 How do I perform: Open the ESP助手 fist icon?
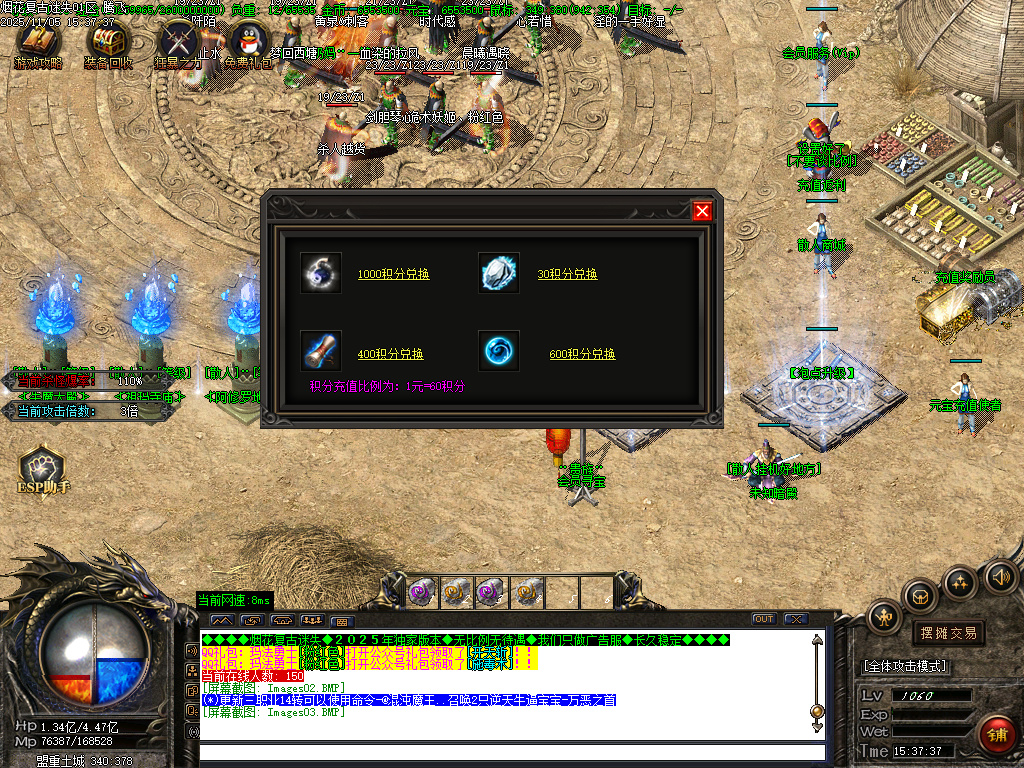[x=41, y=468]
